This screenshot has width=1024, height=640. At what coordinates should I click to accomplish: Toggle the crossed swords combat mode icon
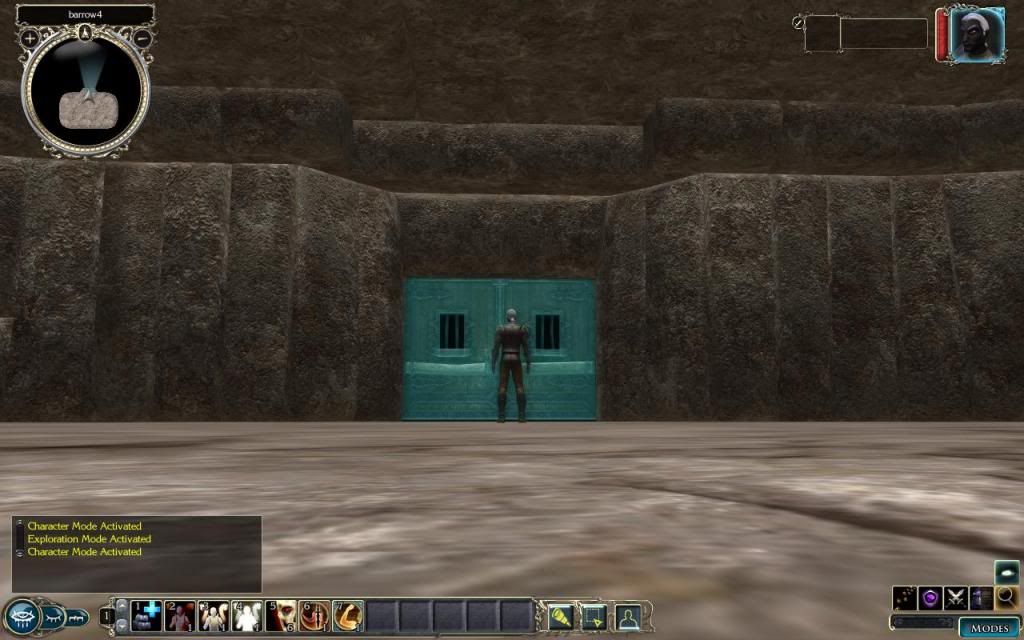tap(956, 598)
